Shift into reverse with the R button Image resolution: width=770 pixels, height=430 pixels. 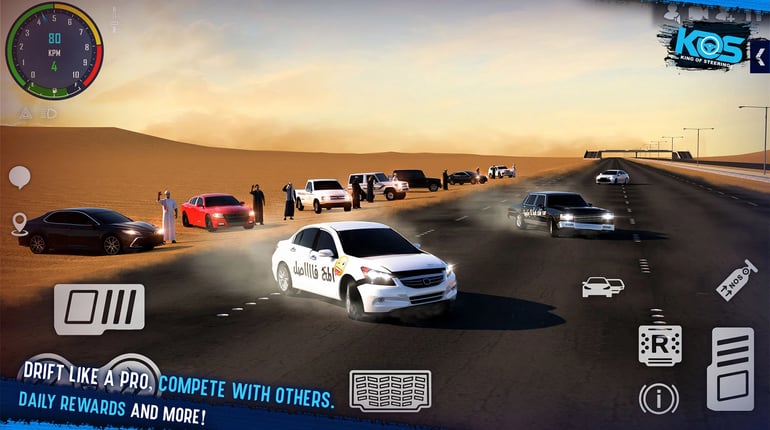pos(659,345)
